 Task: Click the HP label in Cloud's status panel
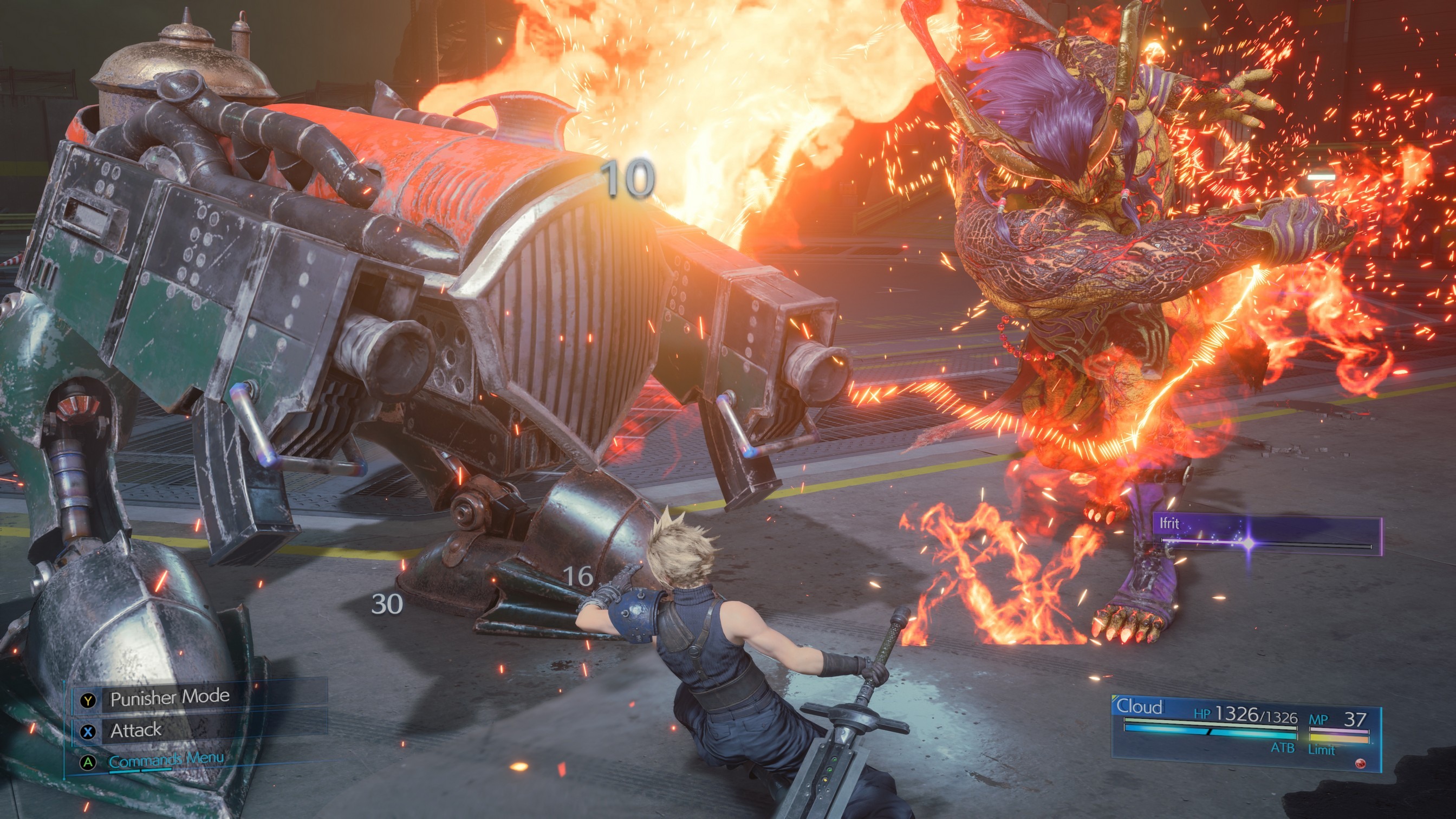pyautogui.click(x=1203, y=714)
